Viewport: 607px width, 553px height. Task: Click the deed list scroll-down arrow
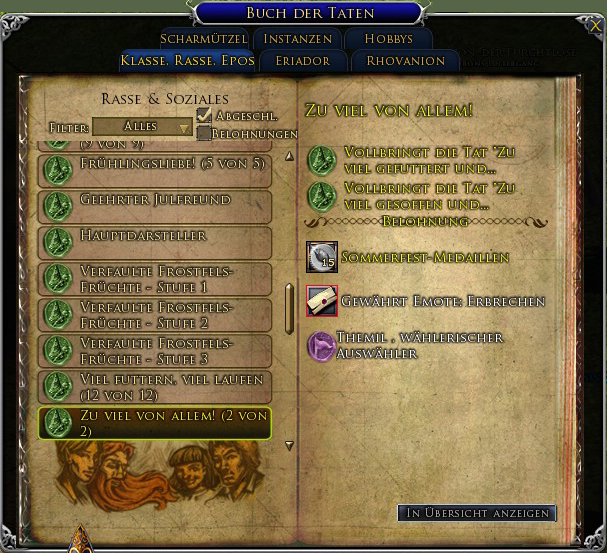(290, 446)
